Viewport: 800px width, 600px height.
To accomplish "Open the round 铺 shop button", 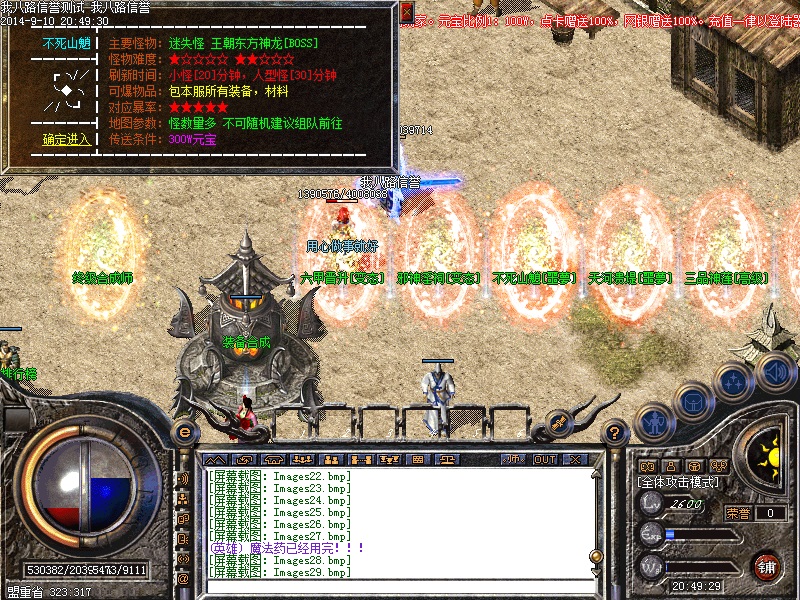I will tap(767, 566).
